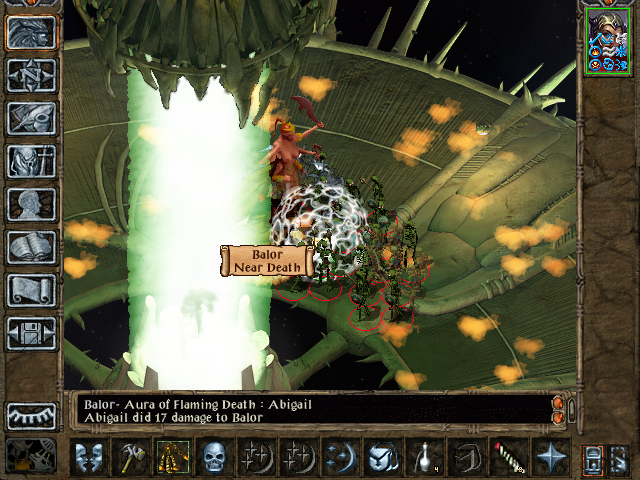Screen dimensions: 640x480
Task: Select the axe weapon quick slot
Action: pyautogui.click(x=133, y=457)
